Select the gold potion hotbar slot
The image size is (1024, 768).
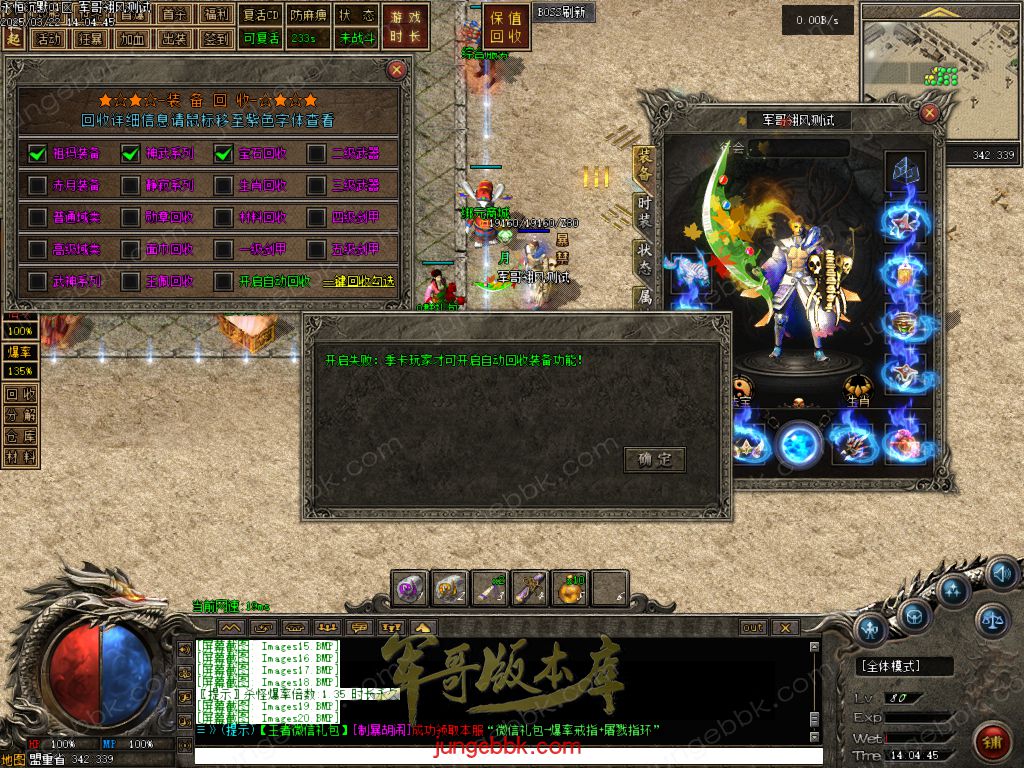pos(571,590)
